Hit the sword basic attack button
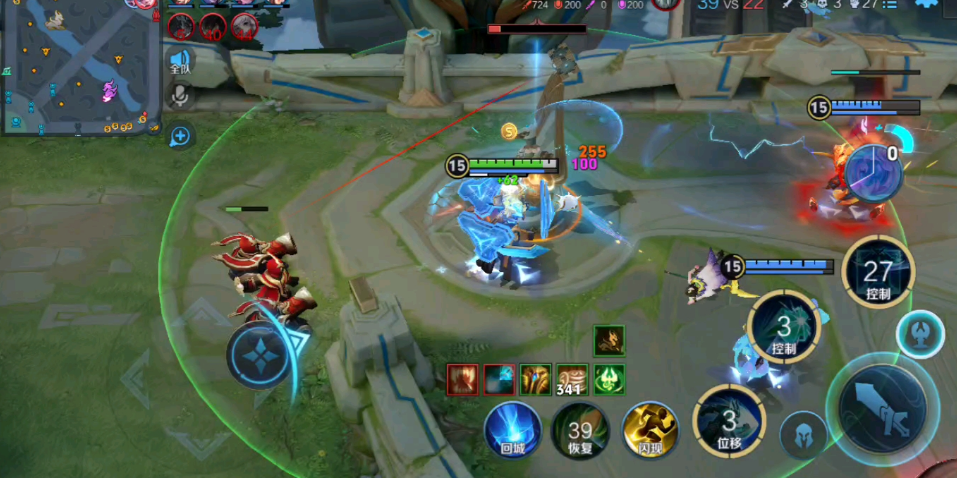 pos(881,410)
